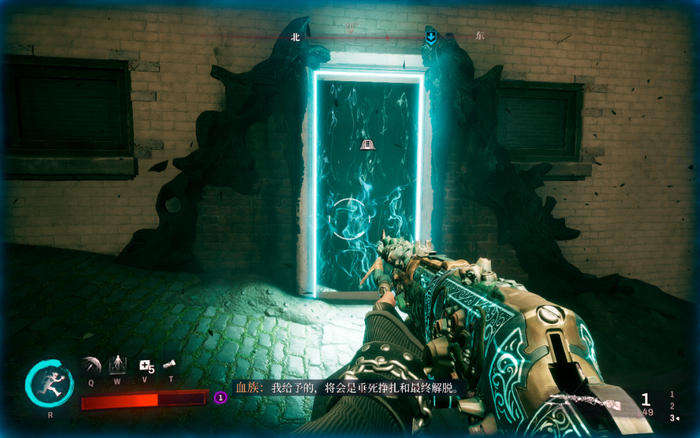The image size is (700, 438).
Task: Use the medkit healing item
Action: pyautogui.click(x=145, y=366)
